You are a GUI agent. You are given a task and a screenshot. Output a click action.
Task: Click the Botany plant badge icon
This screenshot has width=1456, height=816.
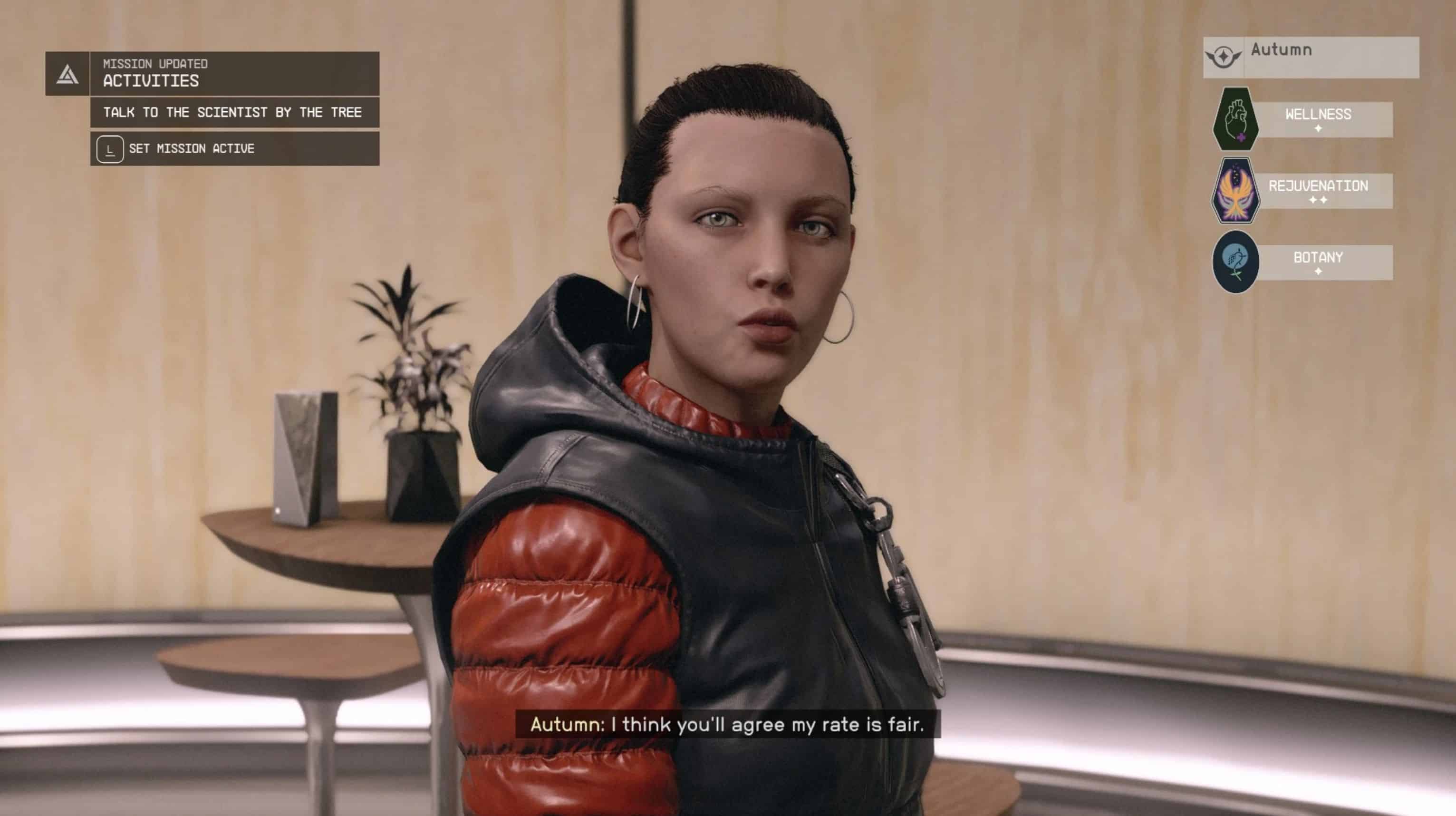coord(1235,262)
